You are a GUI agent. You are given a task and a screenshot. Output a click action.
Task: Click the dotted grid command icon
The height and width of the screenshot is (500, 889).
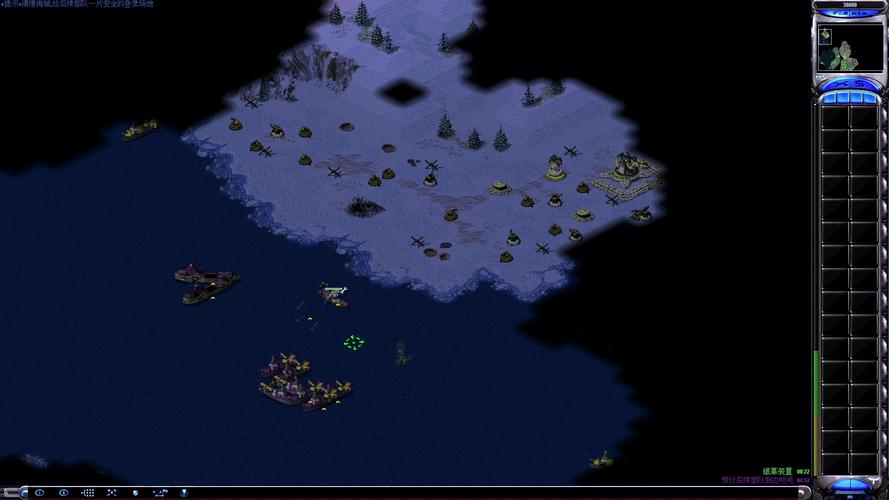pyautogui.click(x=88, y=493)
